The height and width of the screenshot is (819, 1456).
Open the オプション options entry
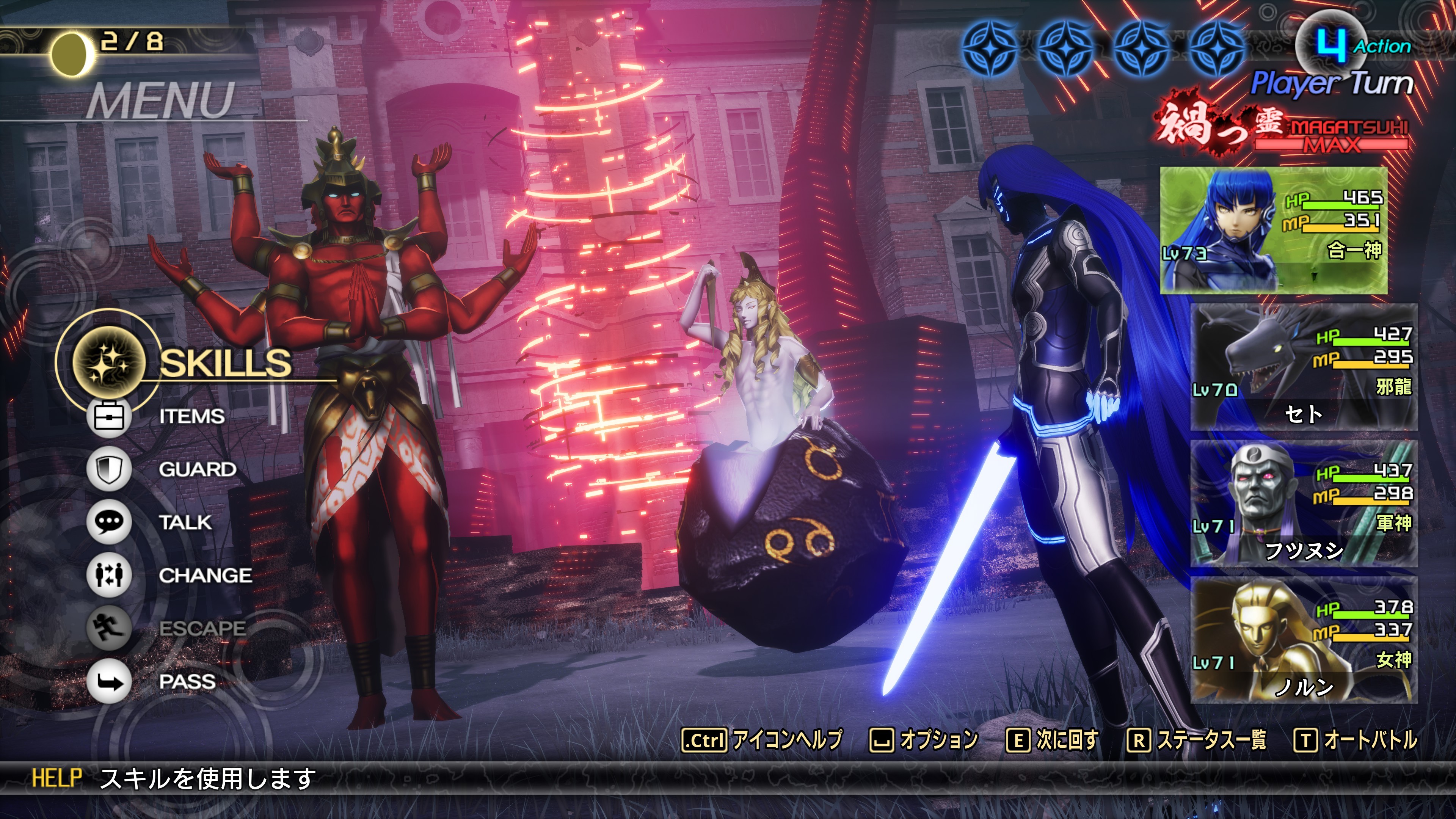pos(924,740)
